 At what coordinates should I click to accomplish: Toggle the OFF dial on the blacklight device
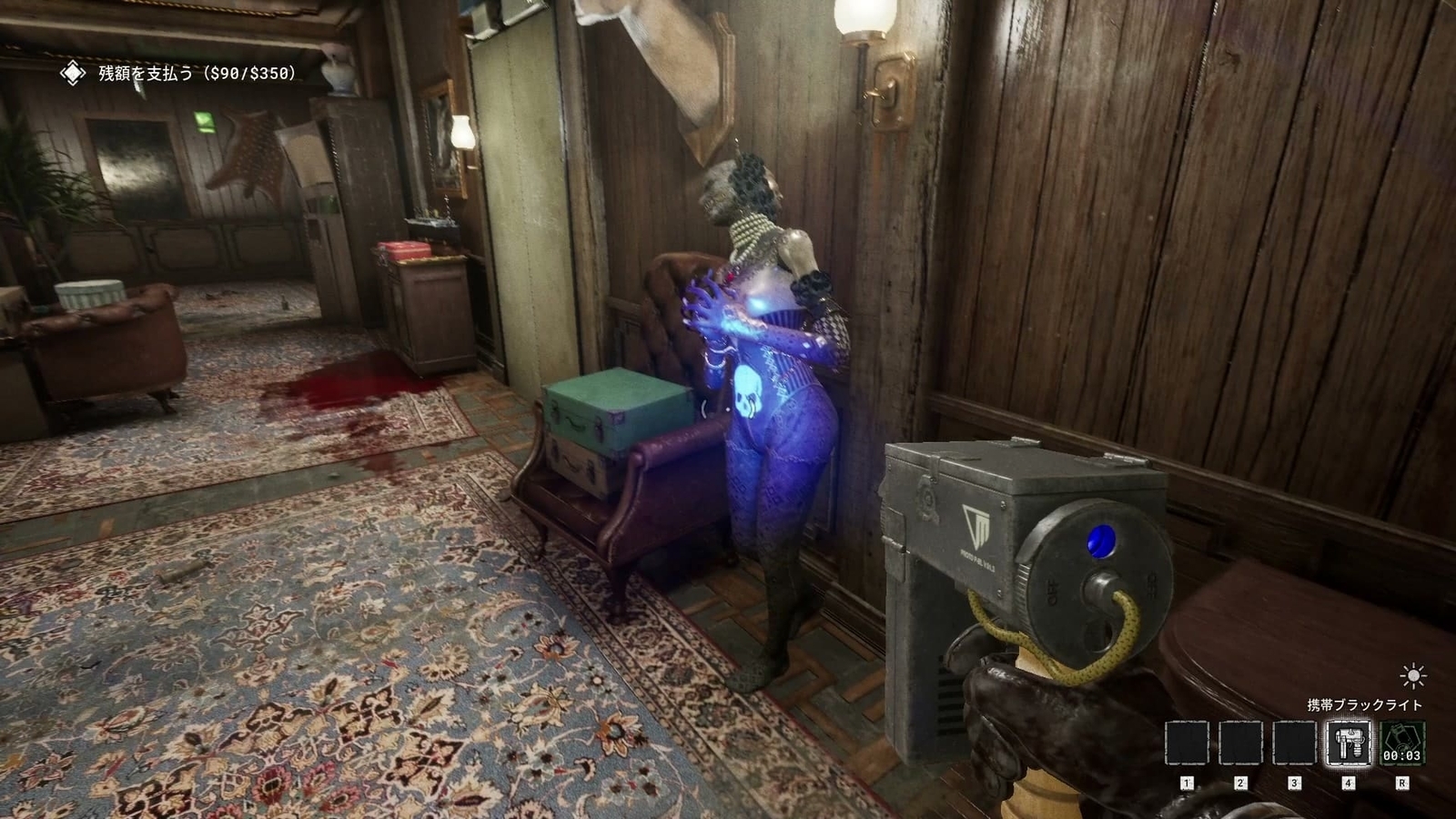1051,591
